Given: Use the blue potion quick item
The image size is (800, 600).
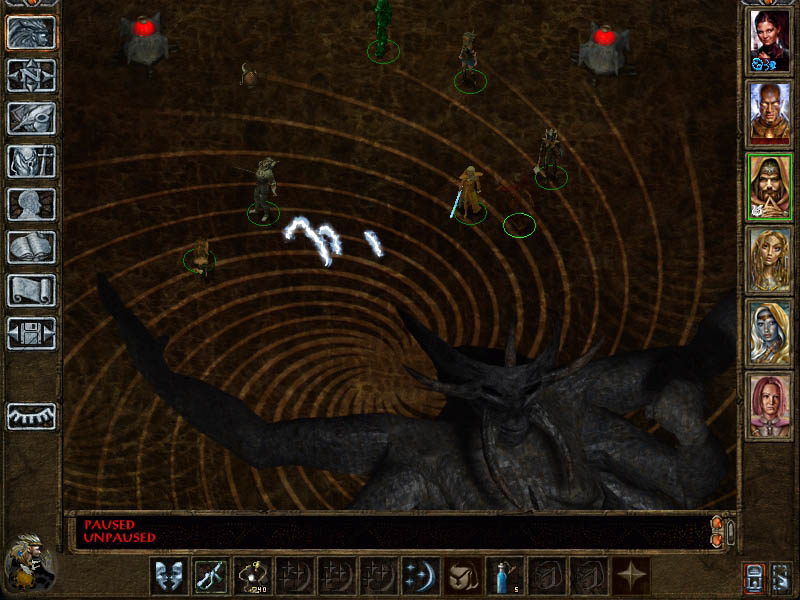Looking at the screenshot, I should pyautogui.click(x=502, y=575).
